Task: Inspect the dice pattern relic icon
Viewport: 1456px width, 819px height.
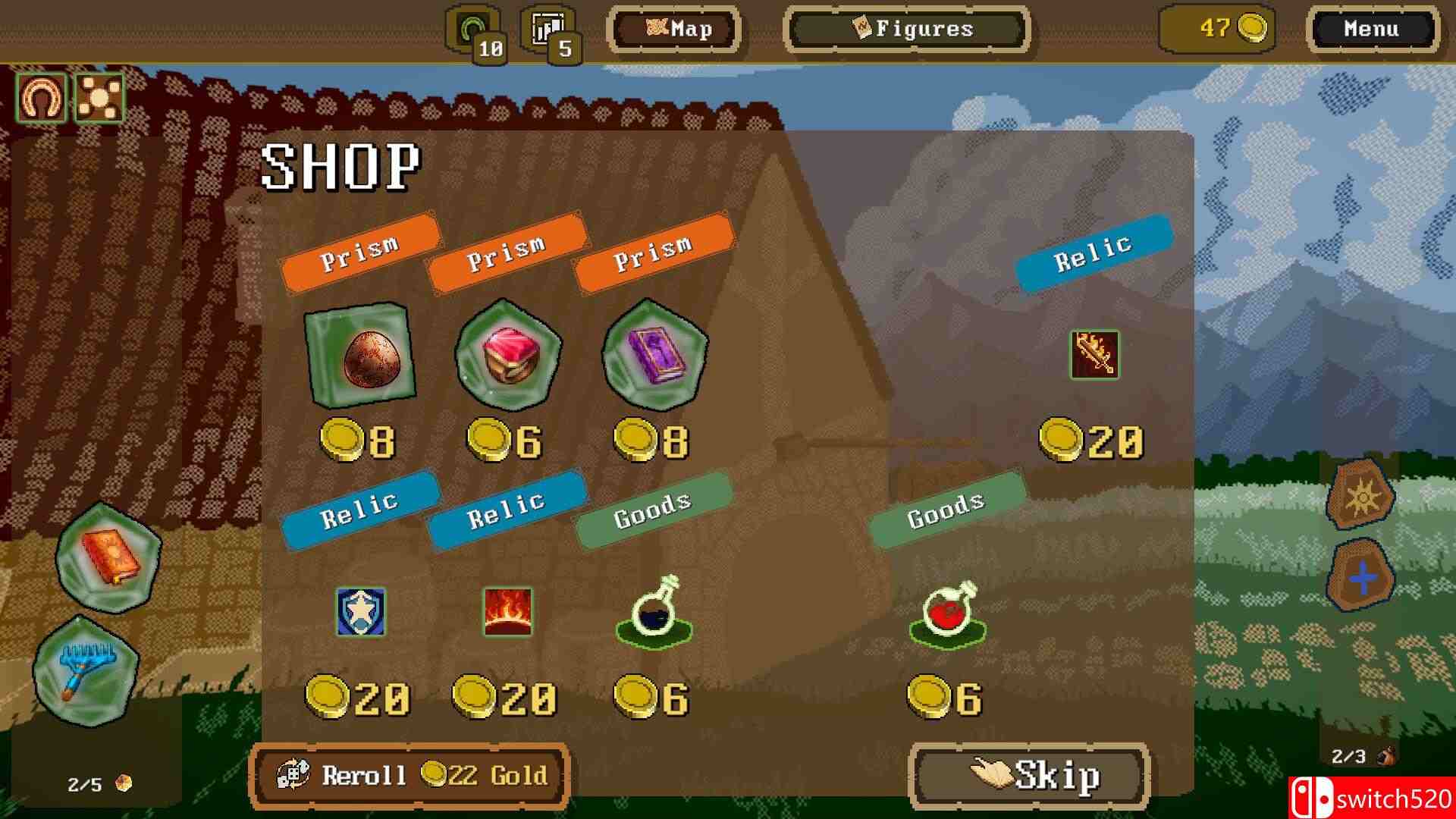Action: click(99, 98)
